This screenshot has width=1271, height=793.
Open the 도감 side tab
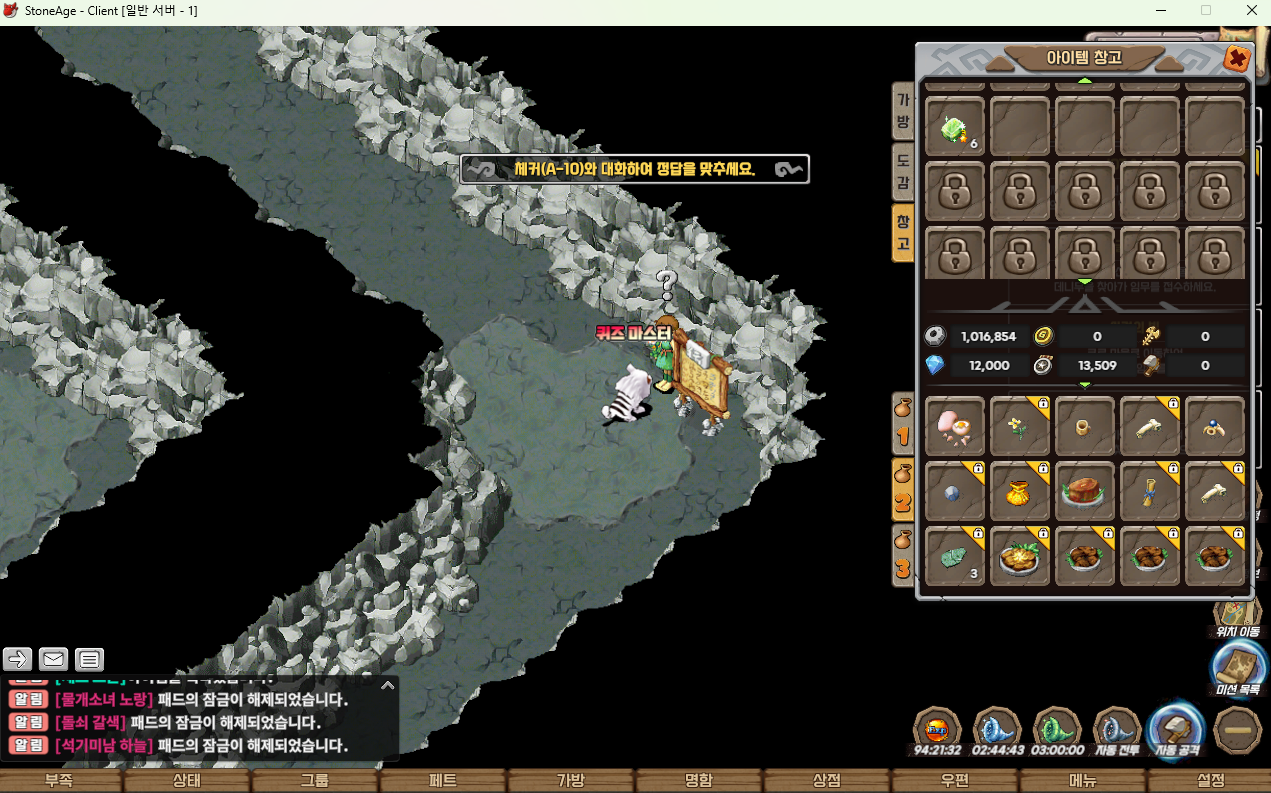(903, 172)
